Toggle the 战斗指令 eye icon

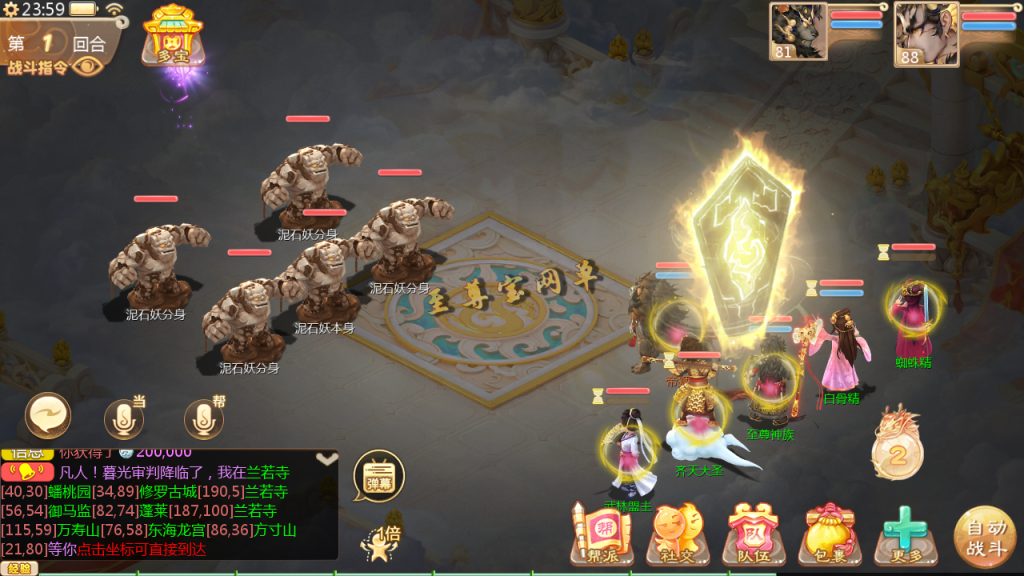88,67
